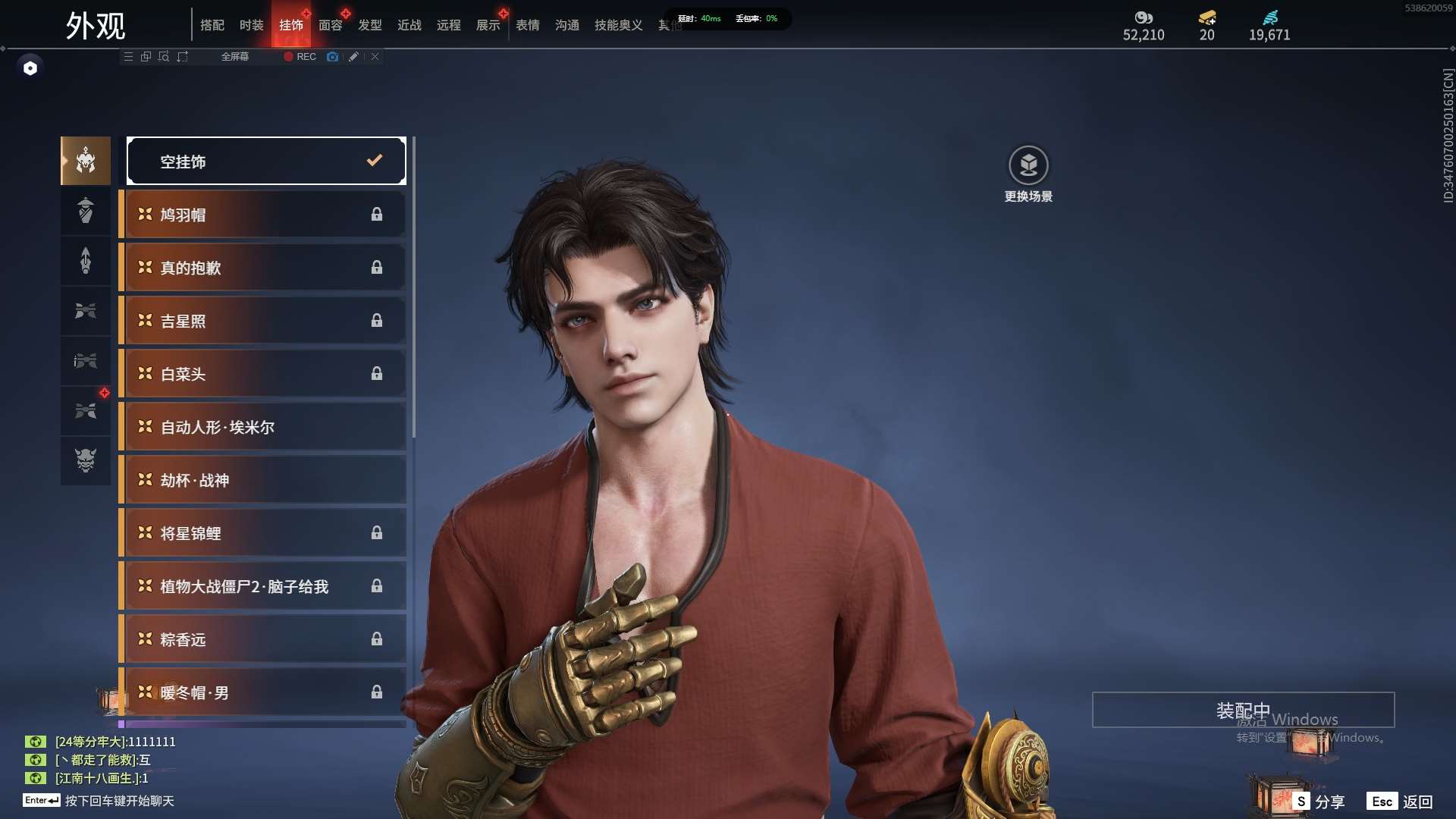Pick the 白菜头 accessory
Viewport: 1456px width, 819px height.
click(262, 374)
